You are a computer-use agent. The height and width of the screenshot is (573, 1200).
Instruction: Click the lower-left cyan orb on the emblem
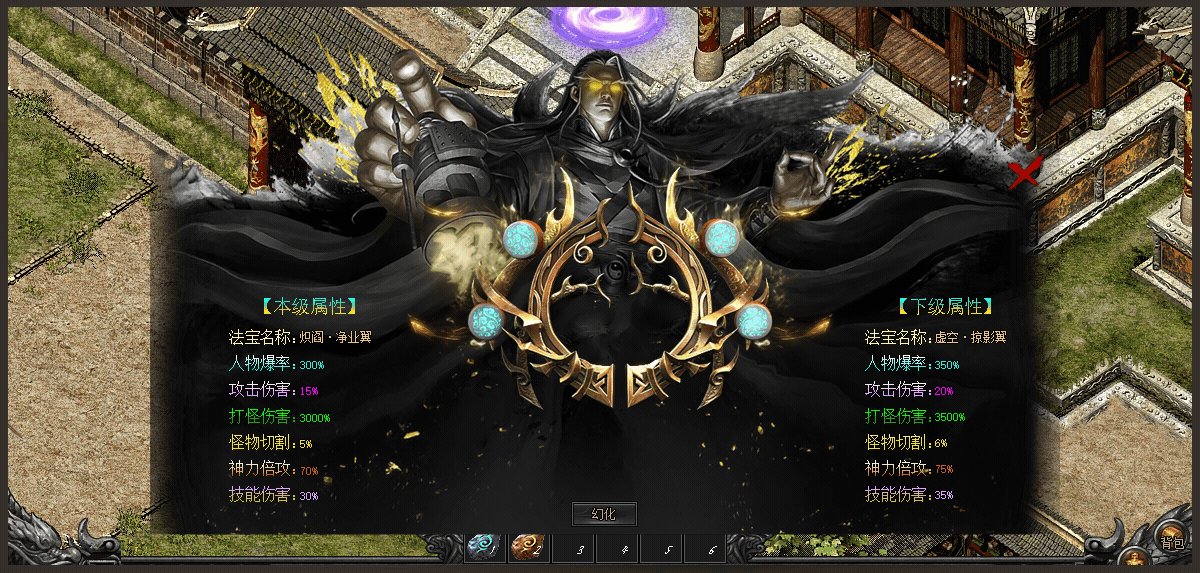(487, 321)
